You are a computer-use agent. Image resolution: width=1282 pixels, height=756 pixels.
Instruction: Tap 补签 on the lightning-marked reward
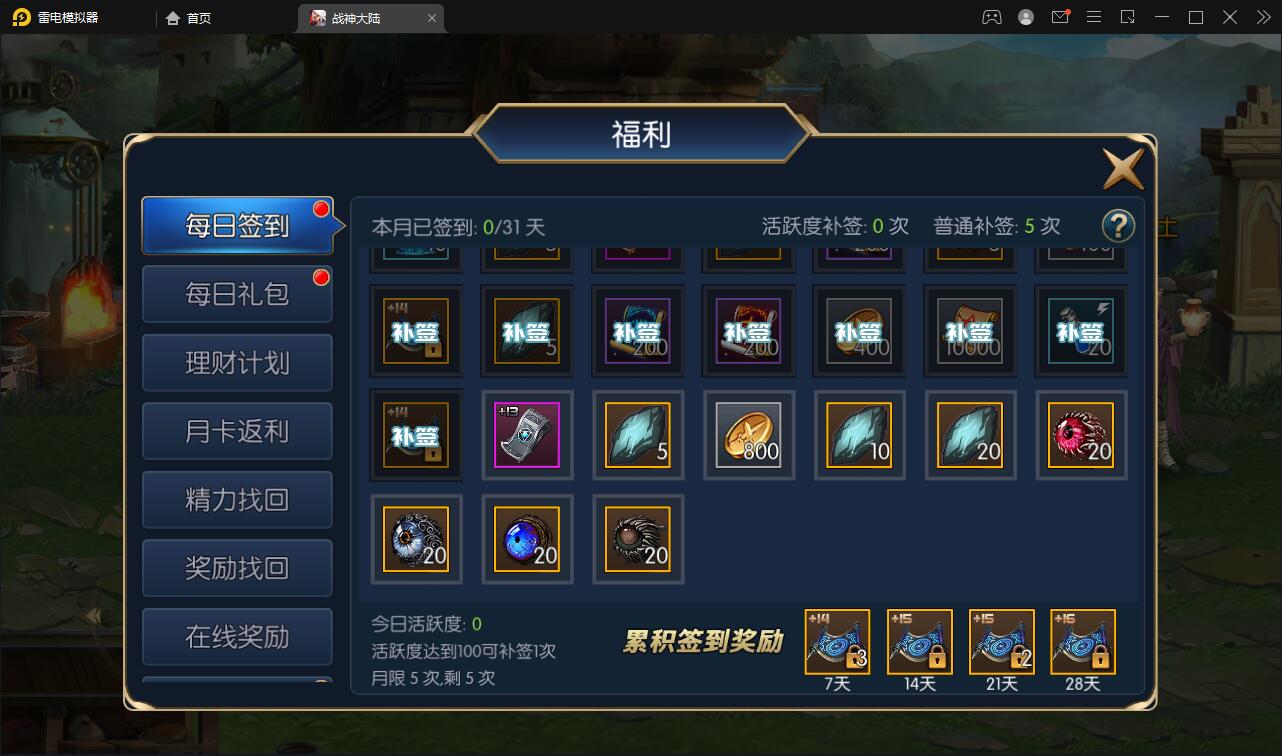tap(1081, 330)
